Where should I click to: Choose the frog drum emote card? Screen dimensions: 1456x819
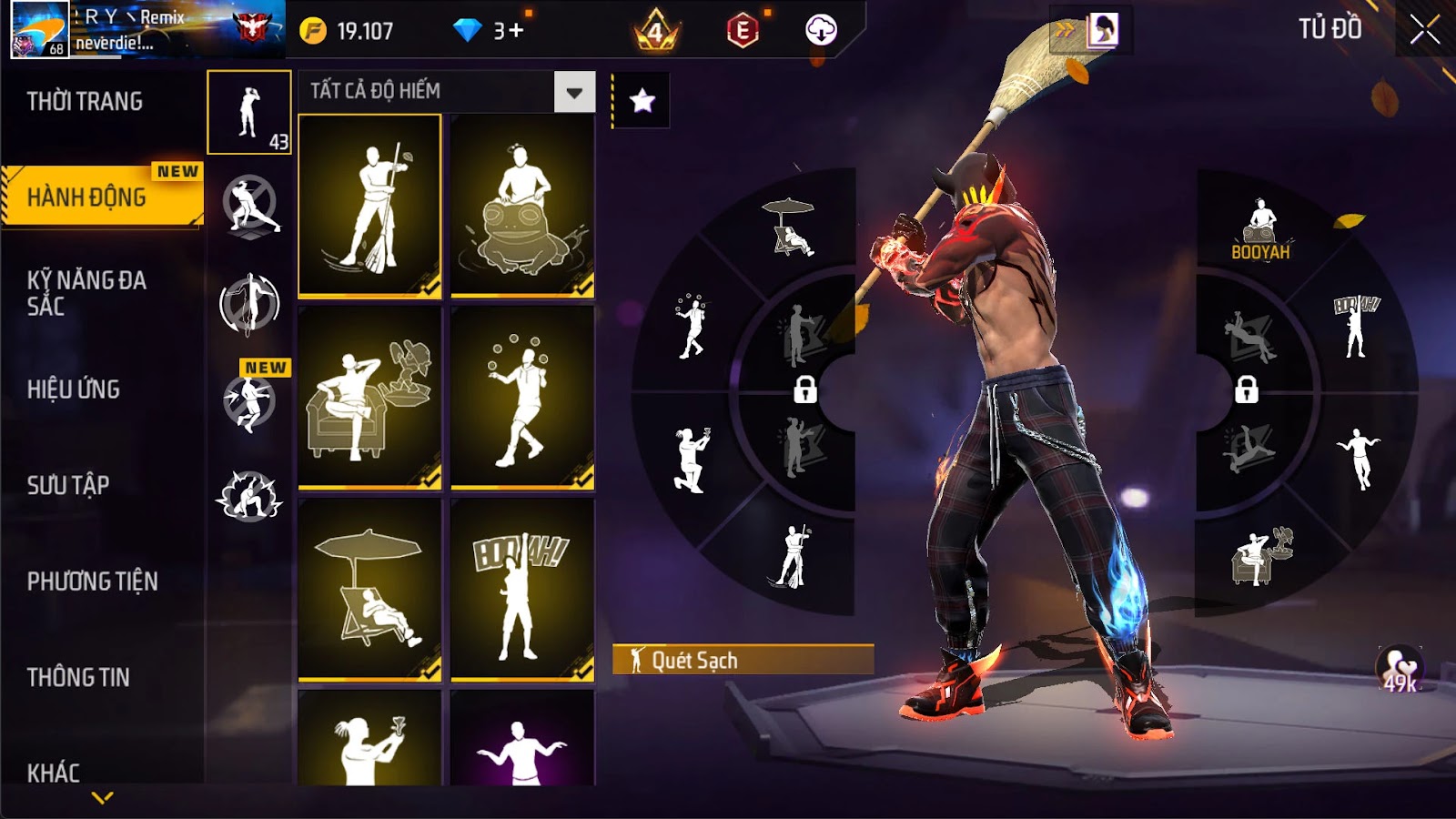point(522,206)
